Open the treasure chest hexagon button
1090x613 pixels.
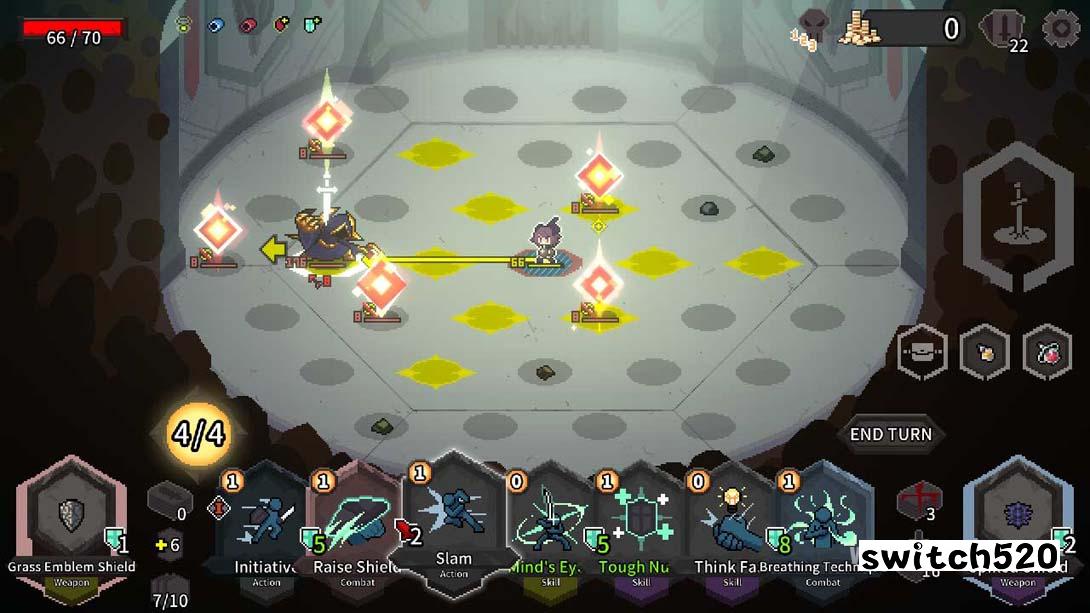(921, 352)
